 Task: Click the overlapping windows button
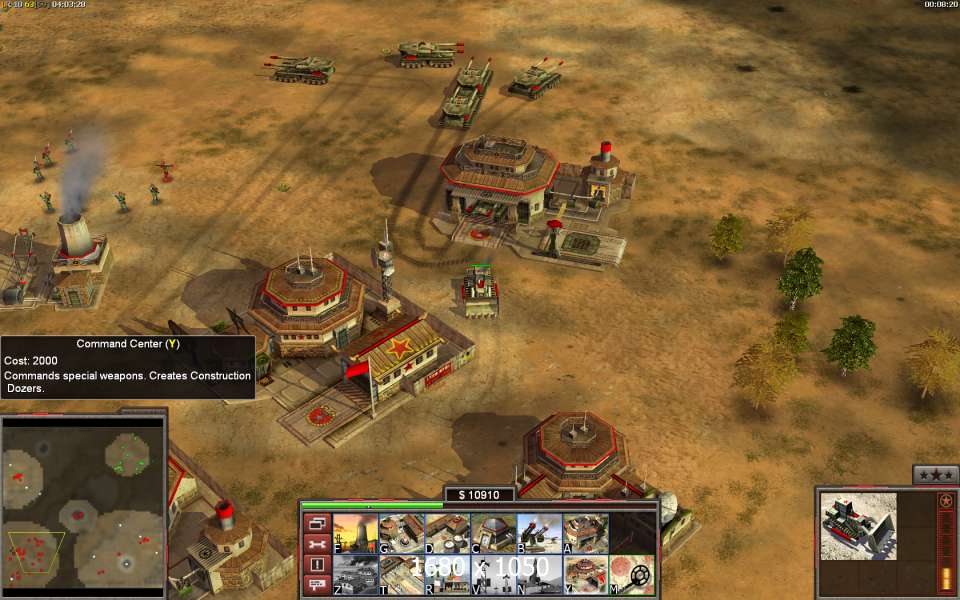tap(317, 523)
